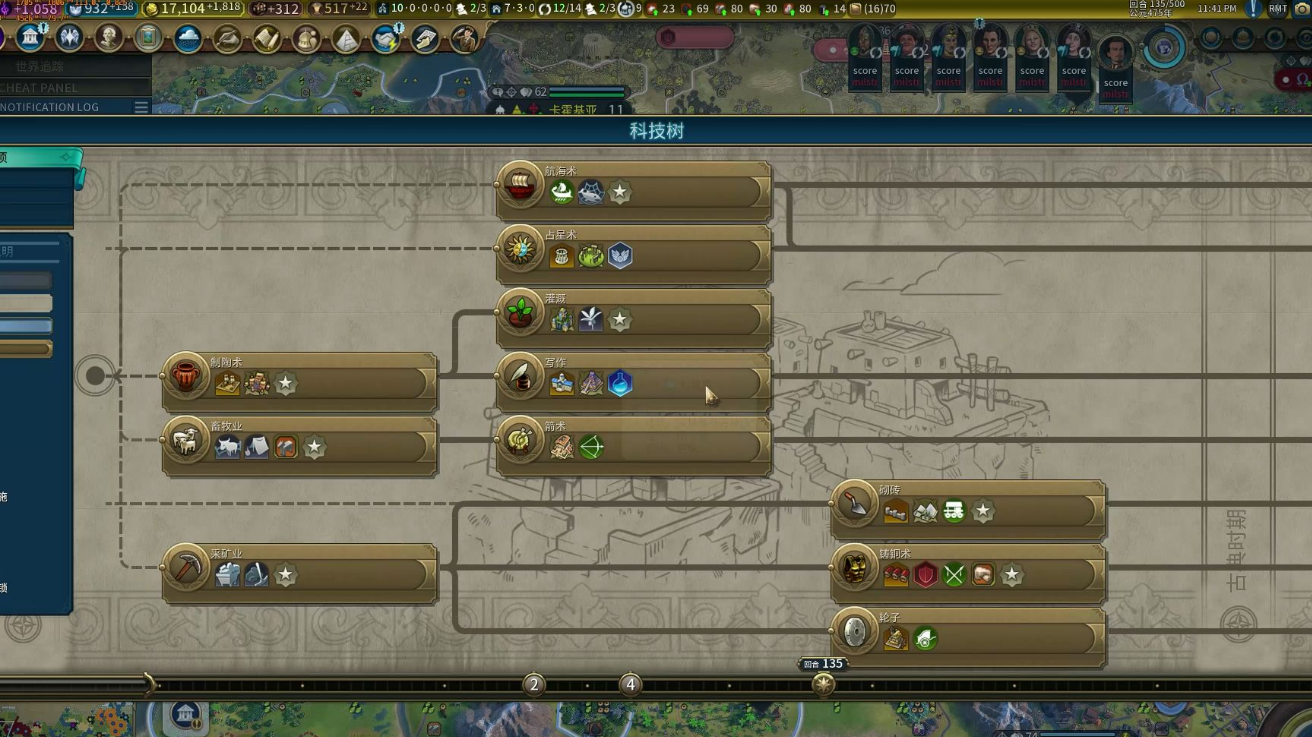1312x737 pixels.
Task: Open the climate cloud icon panel
Action: coord(188,38)
